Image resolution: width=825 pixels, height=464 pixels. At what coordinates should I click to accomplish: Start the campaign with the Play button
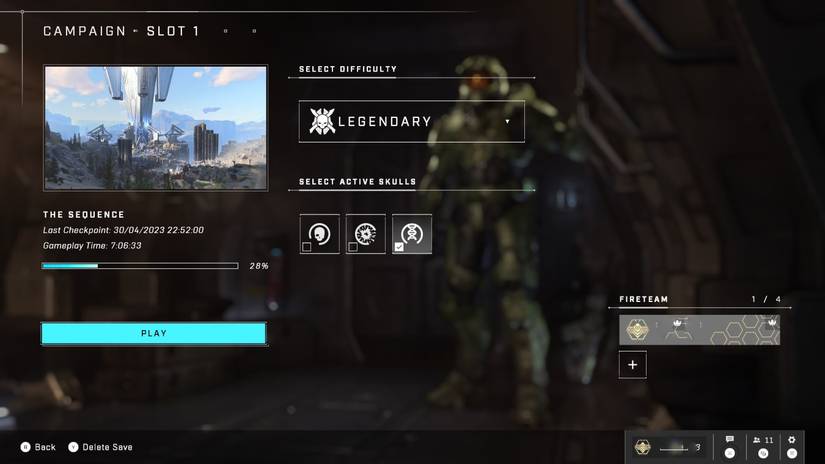[x=153, y=333]
